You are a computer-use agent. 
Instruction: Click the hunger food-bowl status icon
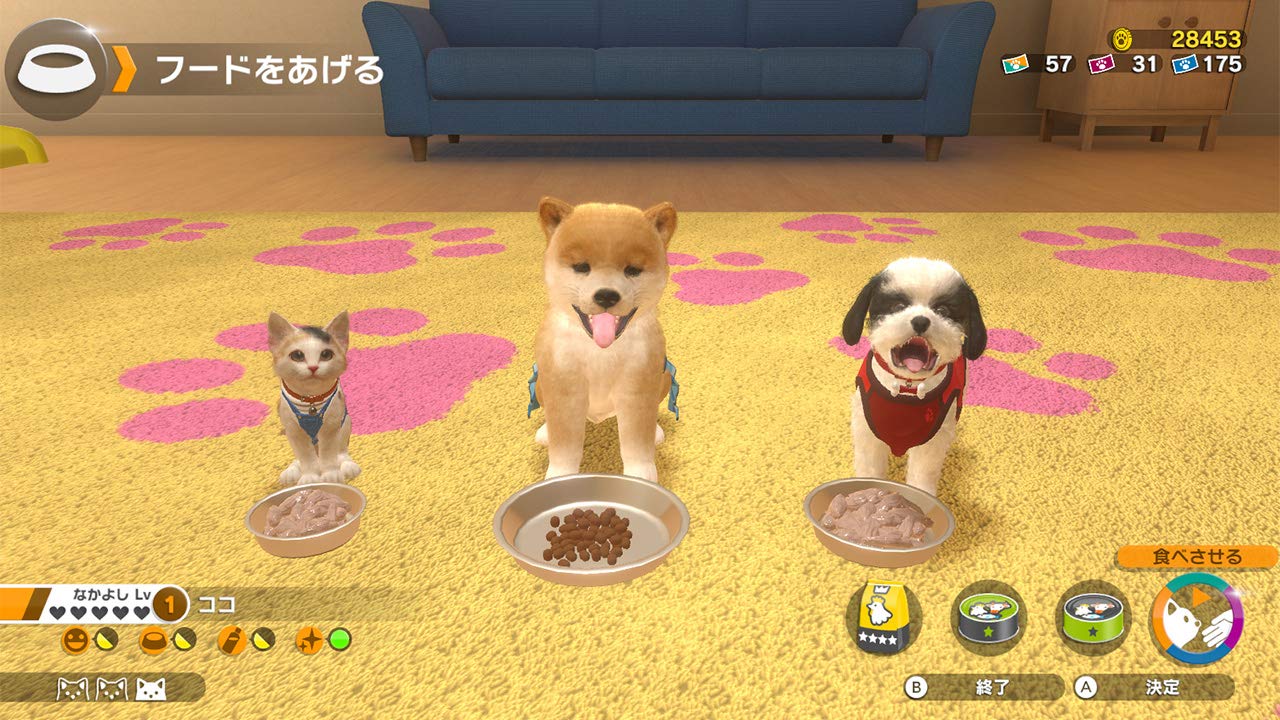pos(152,639)
